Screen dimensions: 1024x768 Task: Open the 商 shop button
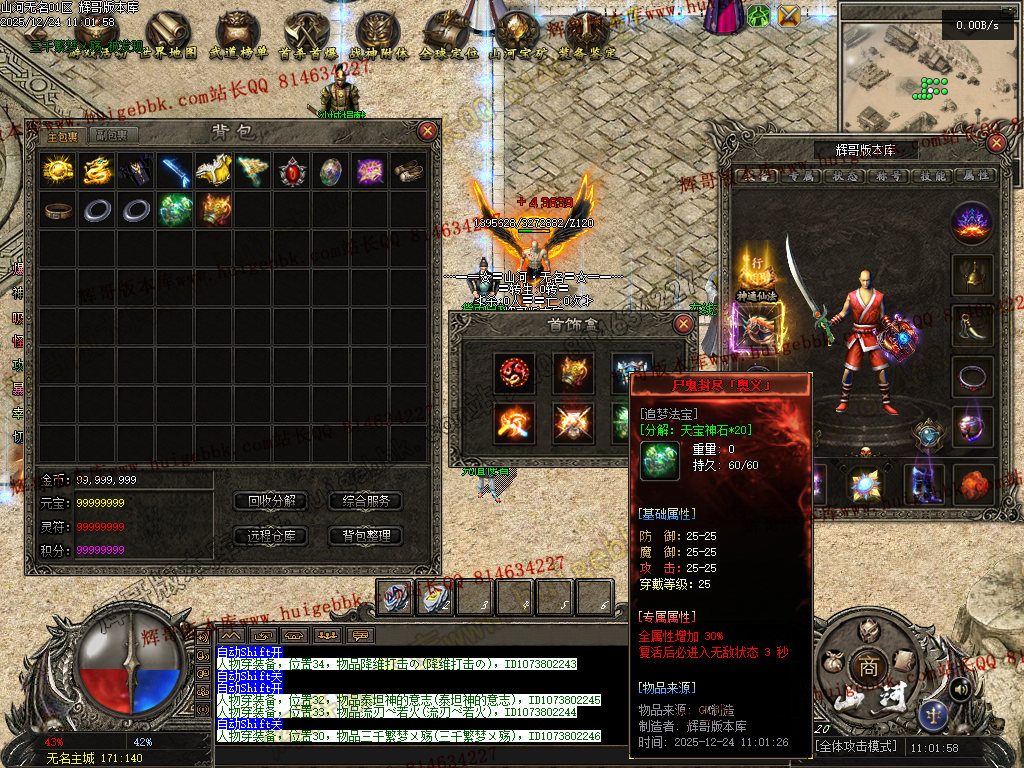tap(862, 666)
